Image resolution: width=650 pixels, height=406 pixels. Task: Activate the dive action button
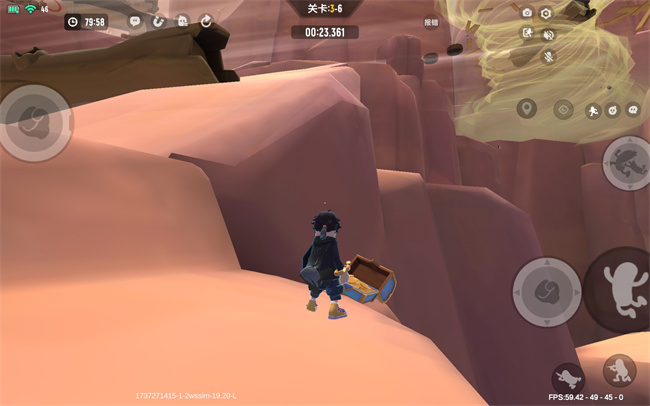coord(567,378)
